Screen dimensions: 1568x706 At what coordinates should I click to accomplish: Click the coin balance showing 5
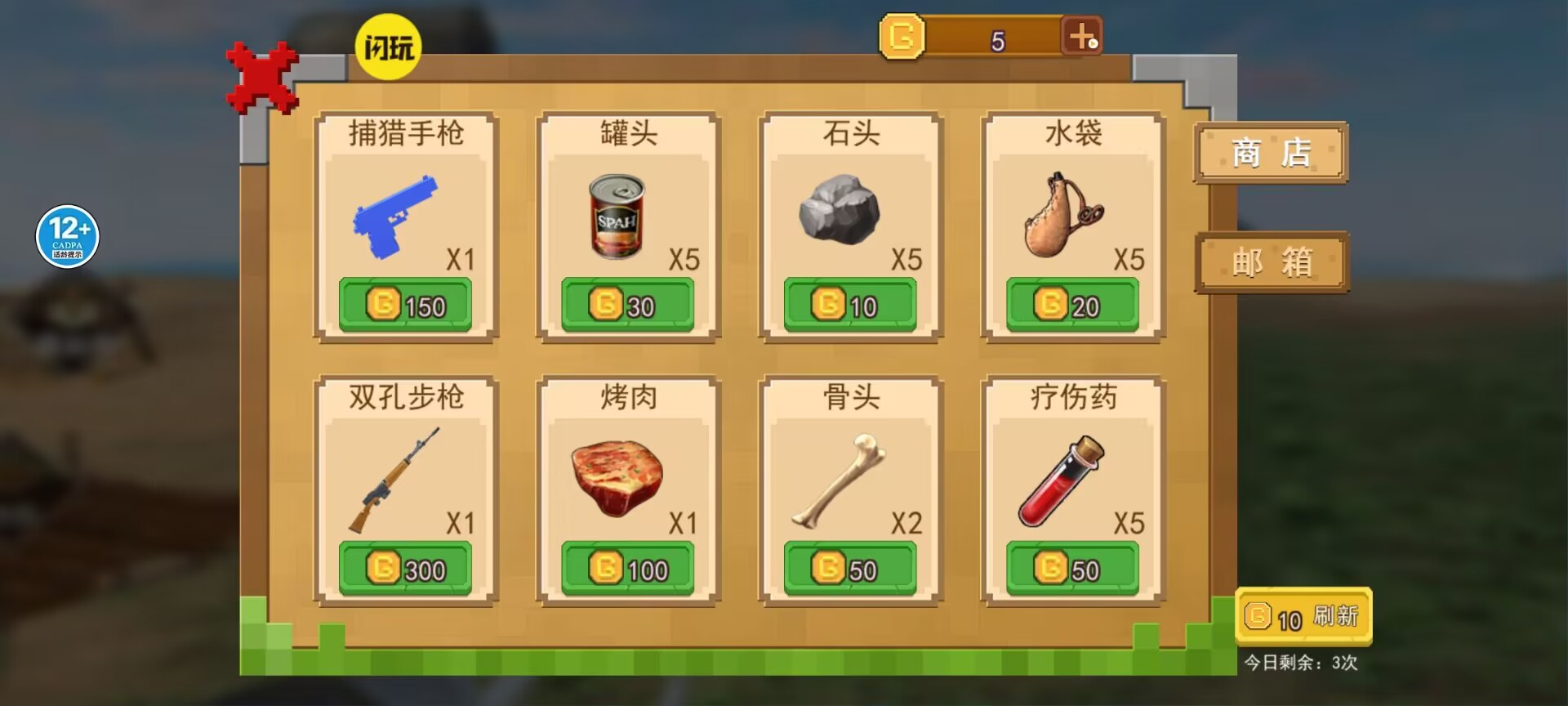pyautogui.click(x=996, y=39)
